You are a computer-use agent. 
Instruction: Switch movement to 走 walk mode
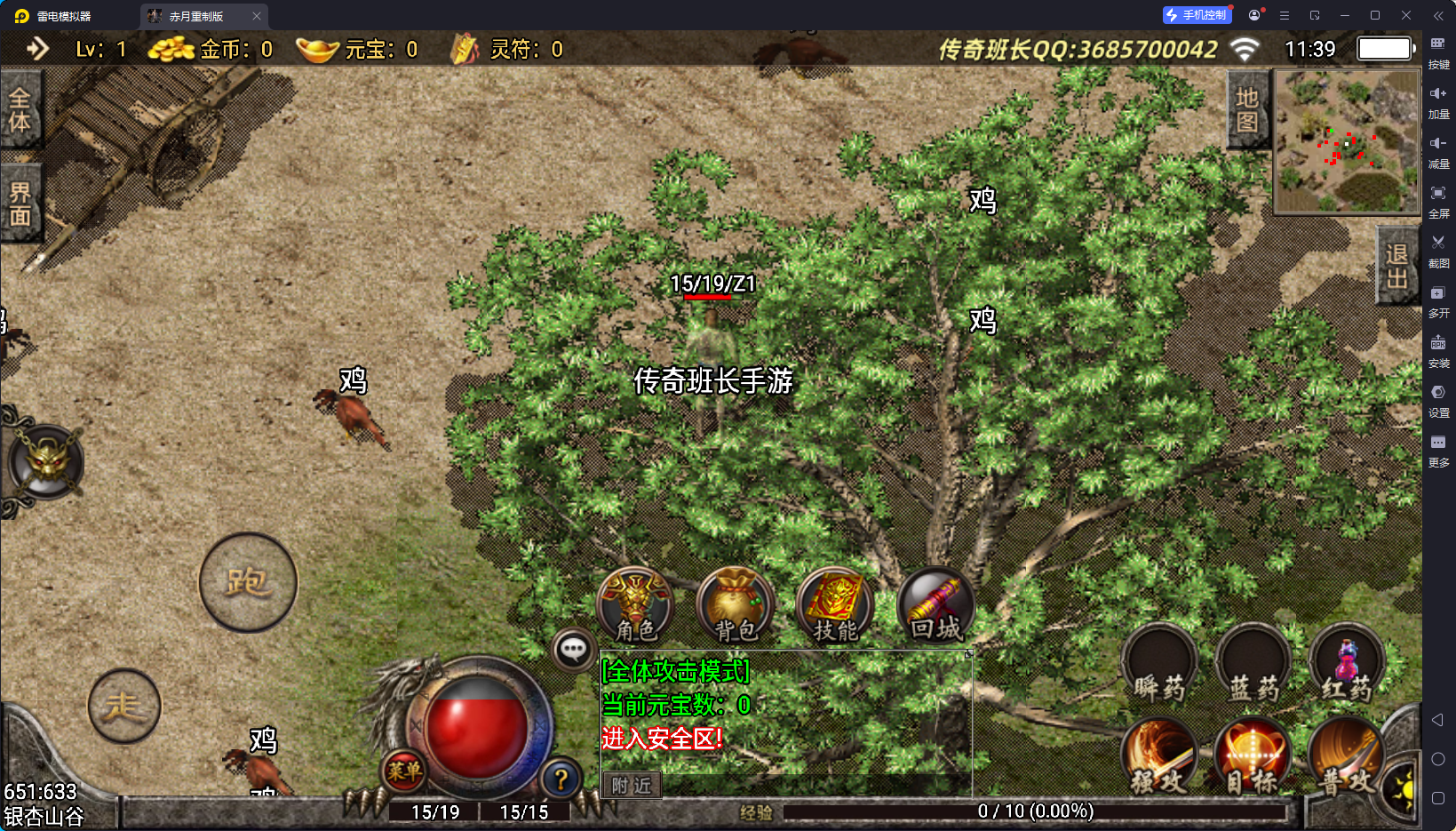click(124, 707)
